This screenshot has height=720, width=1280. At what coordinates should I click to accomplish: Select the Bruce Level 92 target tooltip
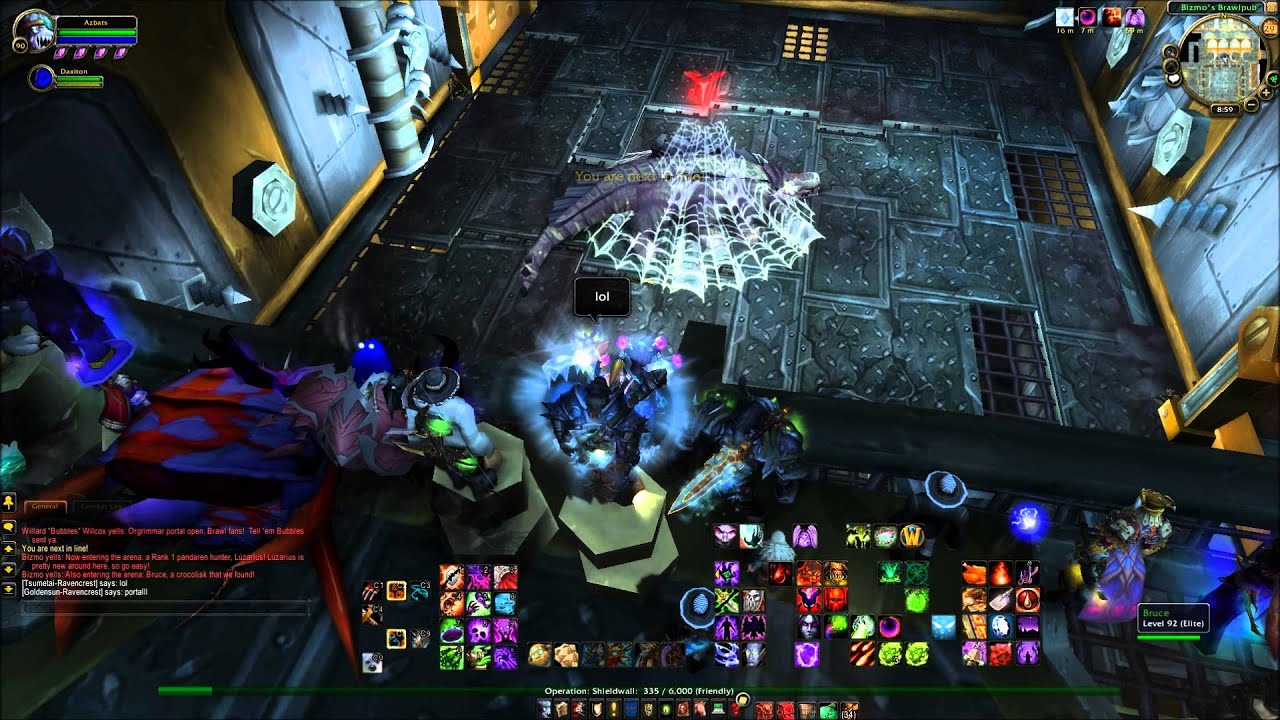pos(1172,618)
